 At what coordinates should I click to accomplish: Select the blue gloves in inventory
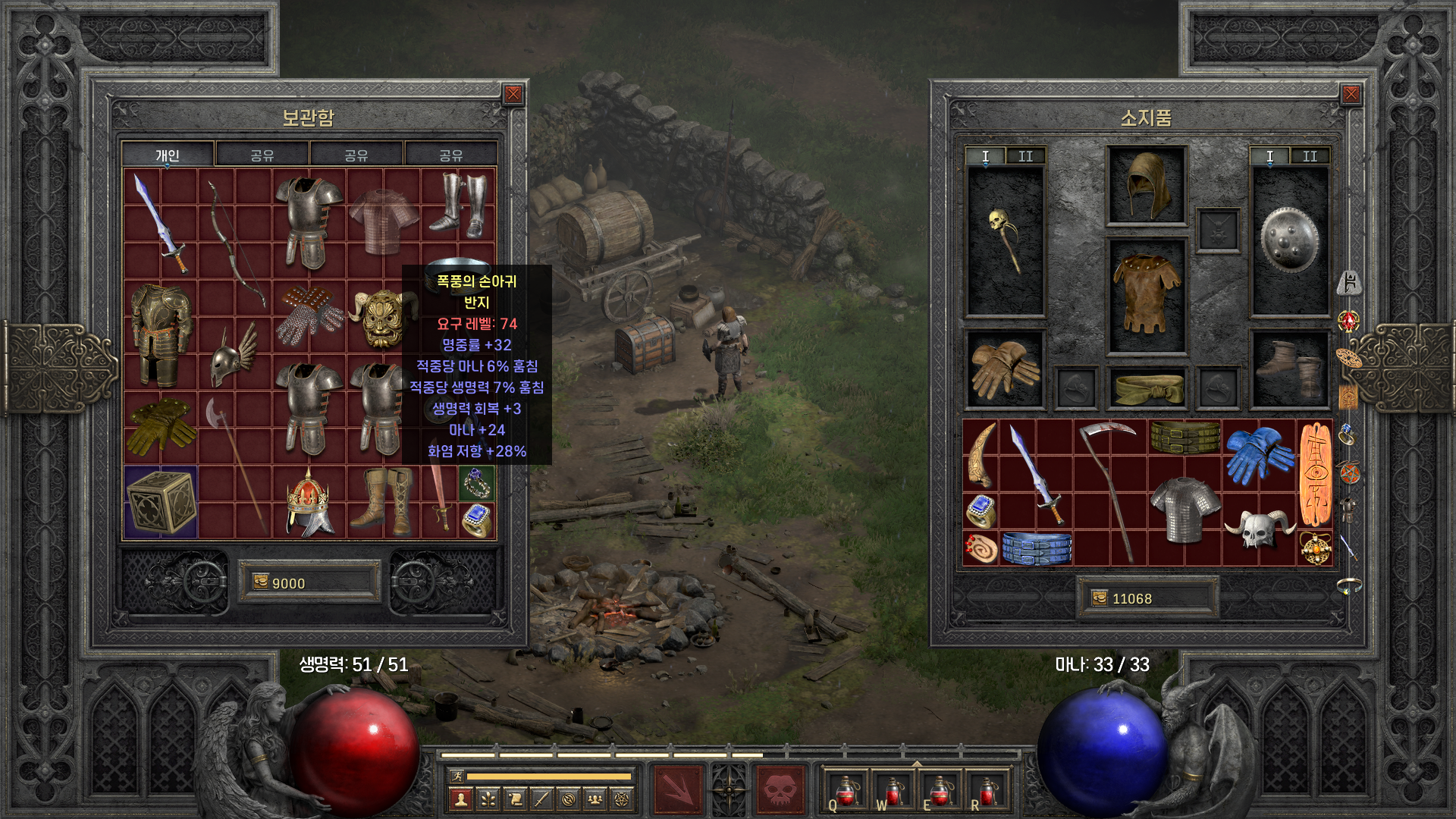pyautogui.click(x=1259, y=453)
